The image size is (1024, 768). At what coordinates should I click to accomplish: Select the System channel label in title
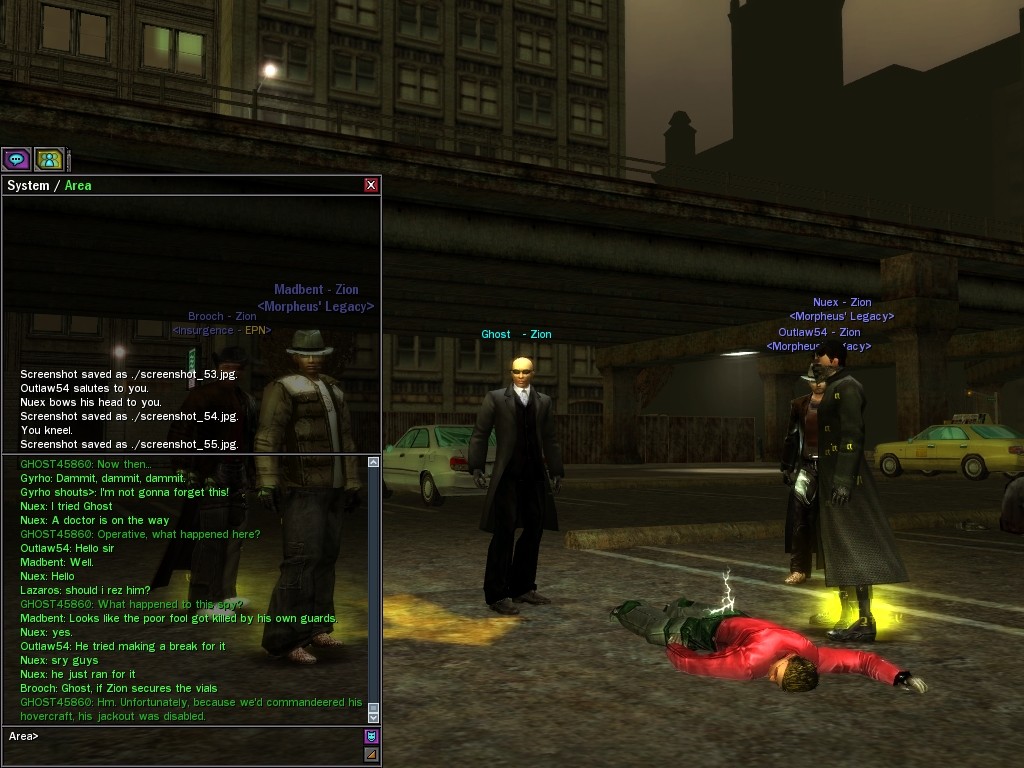pos(28,186)
